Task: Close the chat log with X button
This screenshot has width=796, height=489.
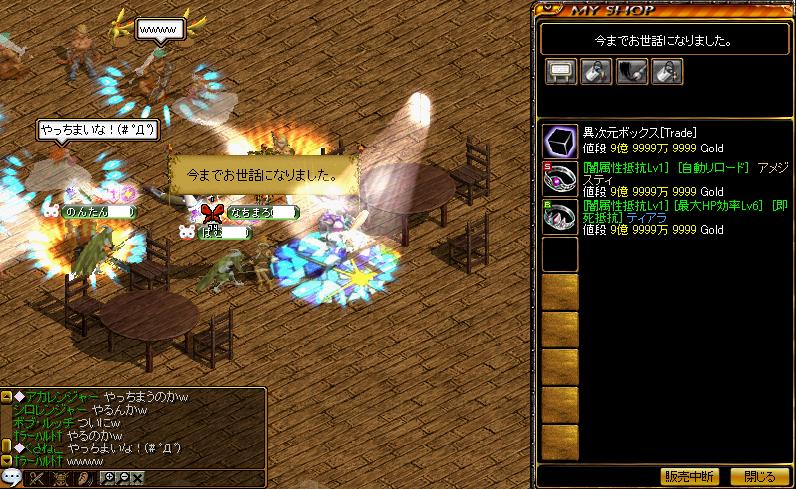Action: (x=136, y=477)
